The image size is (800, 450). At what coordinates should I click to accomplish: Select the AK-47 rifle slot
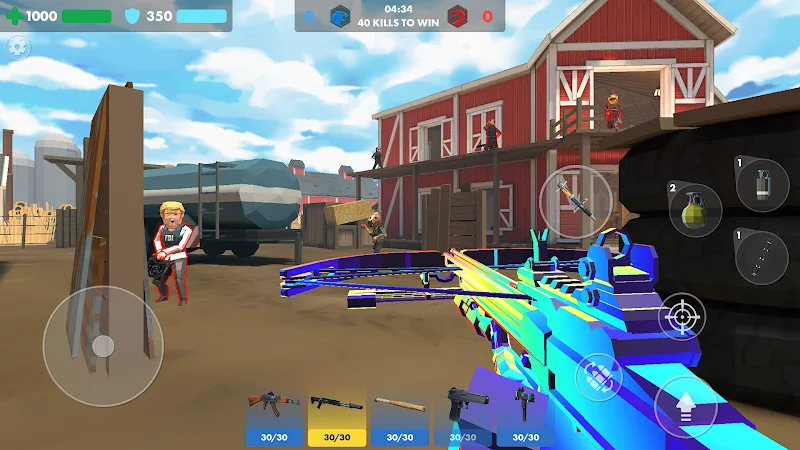pos(273,418)
